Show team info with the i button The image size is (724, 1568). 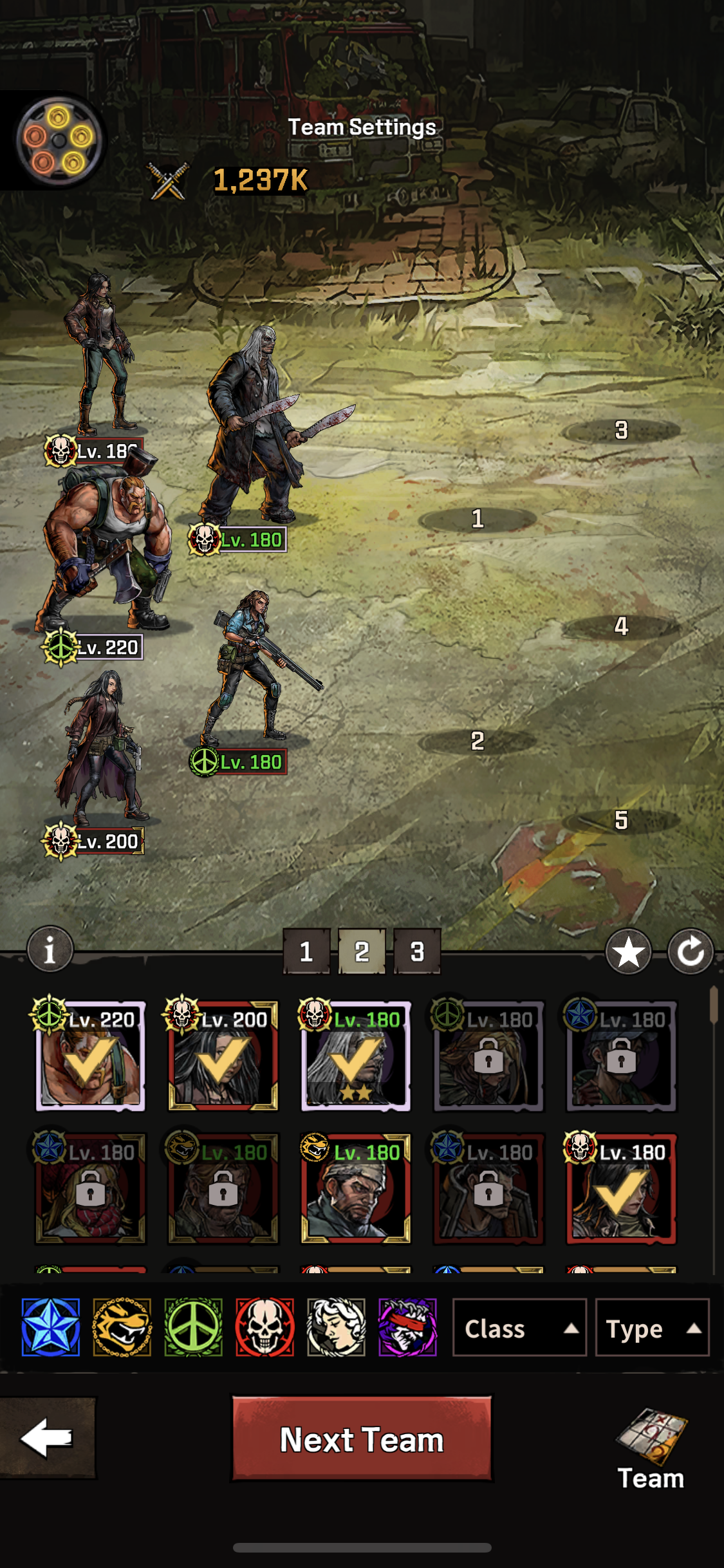[x=50, y=949]
